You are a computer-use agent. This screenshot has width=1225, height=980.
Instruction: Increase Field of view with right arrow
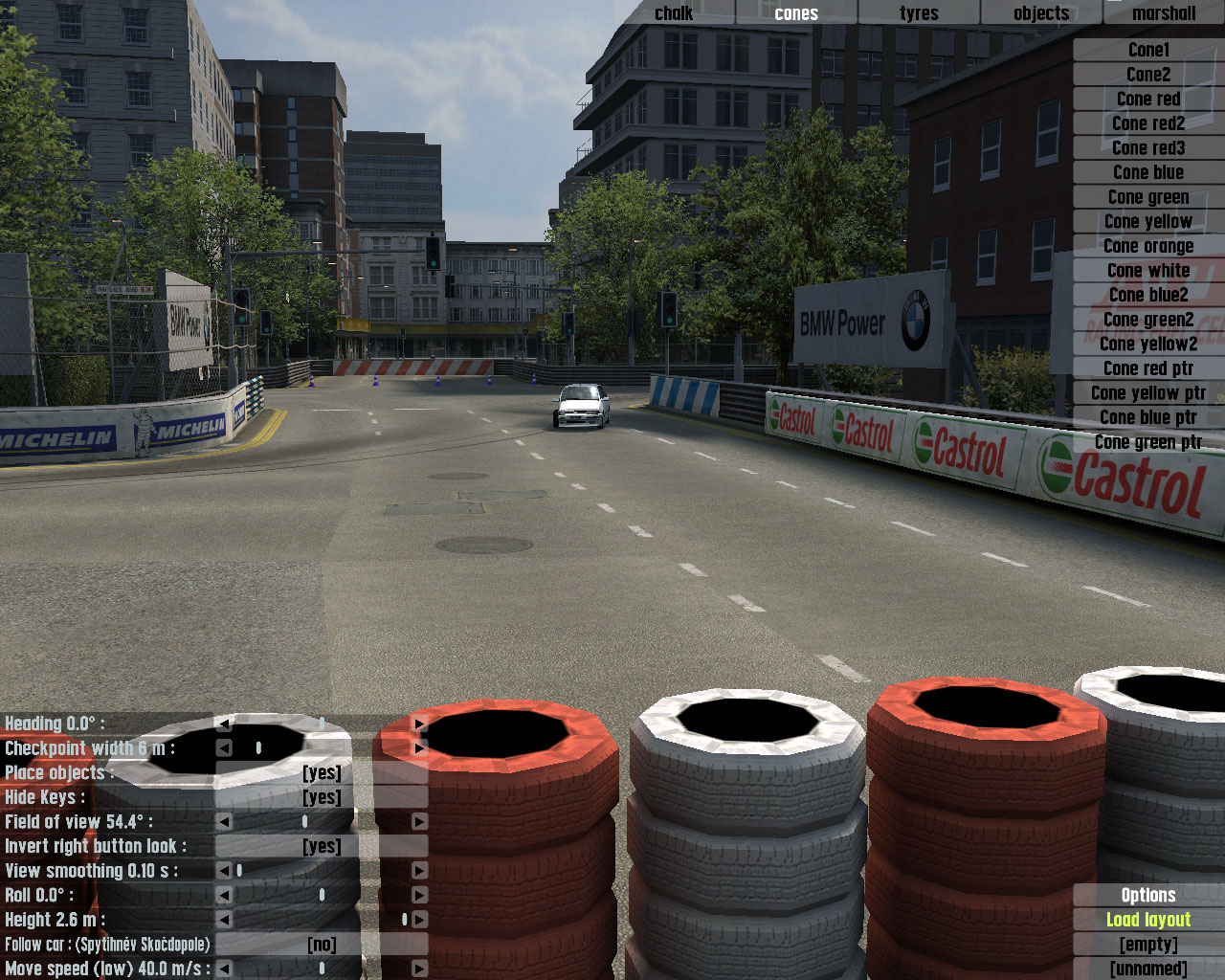pyautogui.click(x=419, y=821)
